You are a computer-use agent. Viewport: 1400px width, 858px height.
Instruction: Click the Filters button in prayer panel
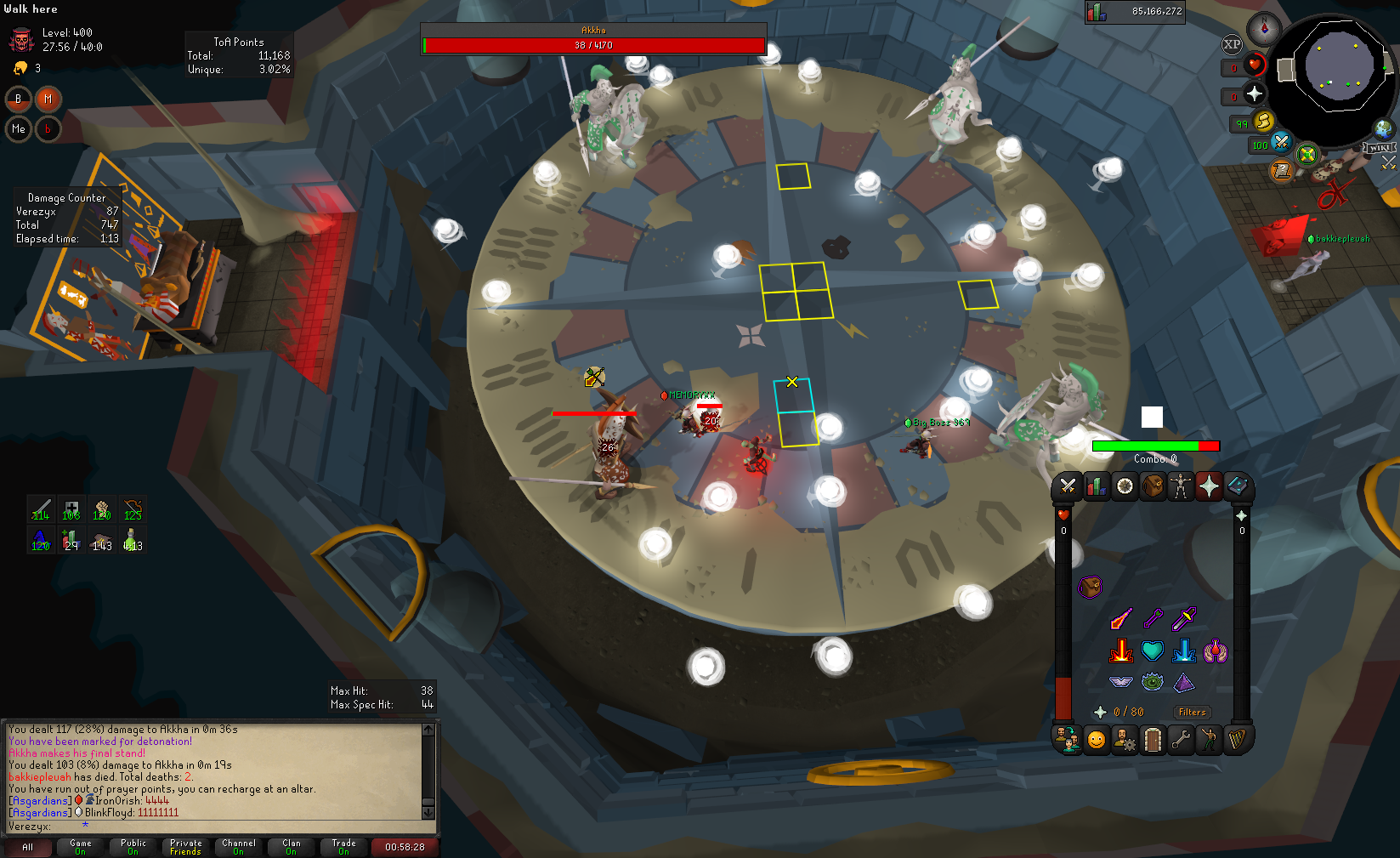pos(1192,713)
